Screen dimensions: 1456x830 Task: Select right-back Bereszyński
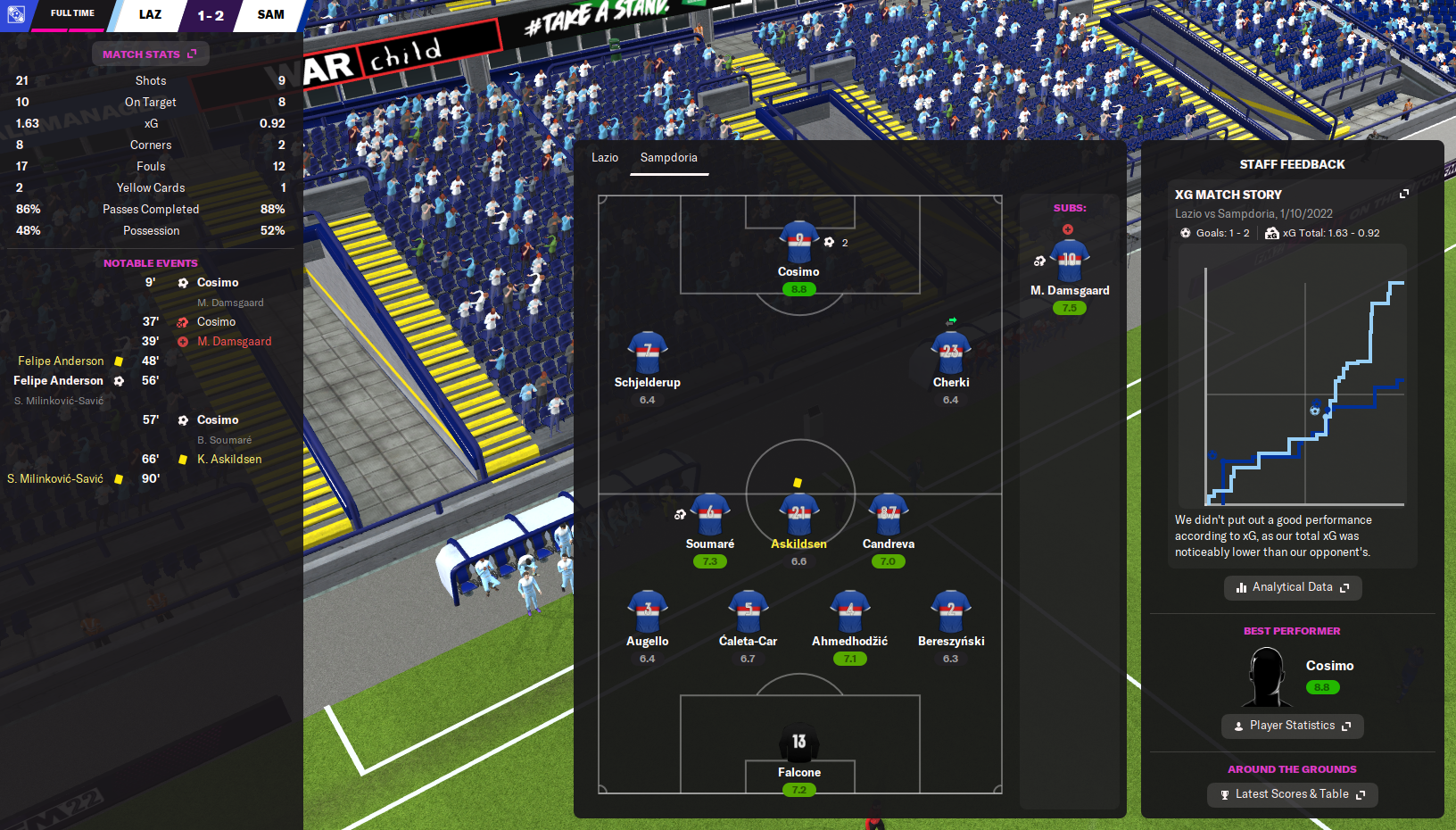click(951, 612)
